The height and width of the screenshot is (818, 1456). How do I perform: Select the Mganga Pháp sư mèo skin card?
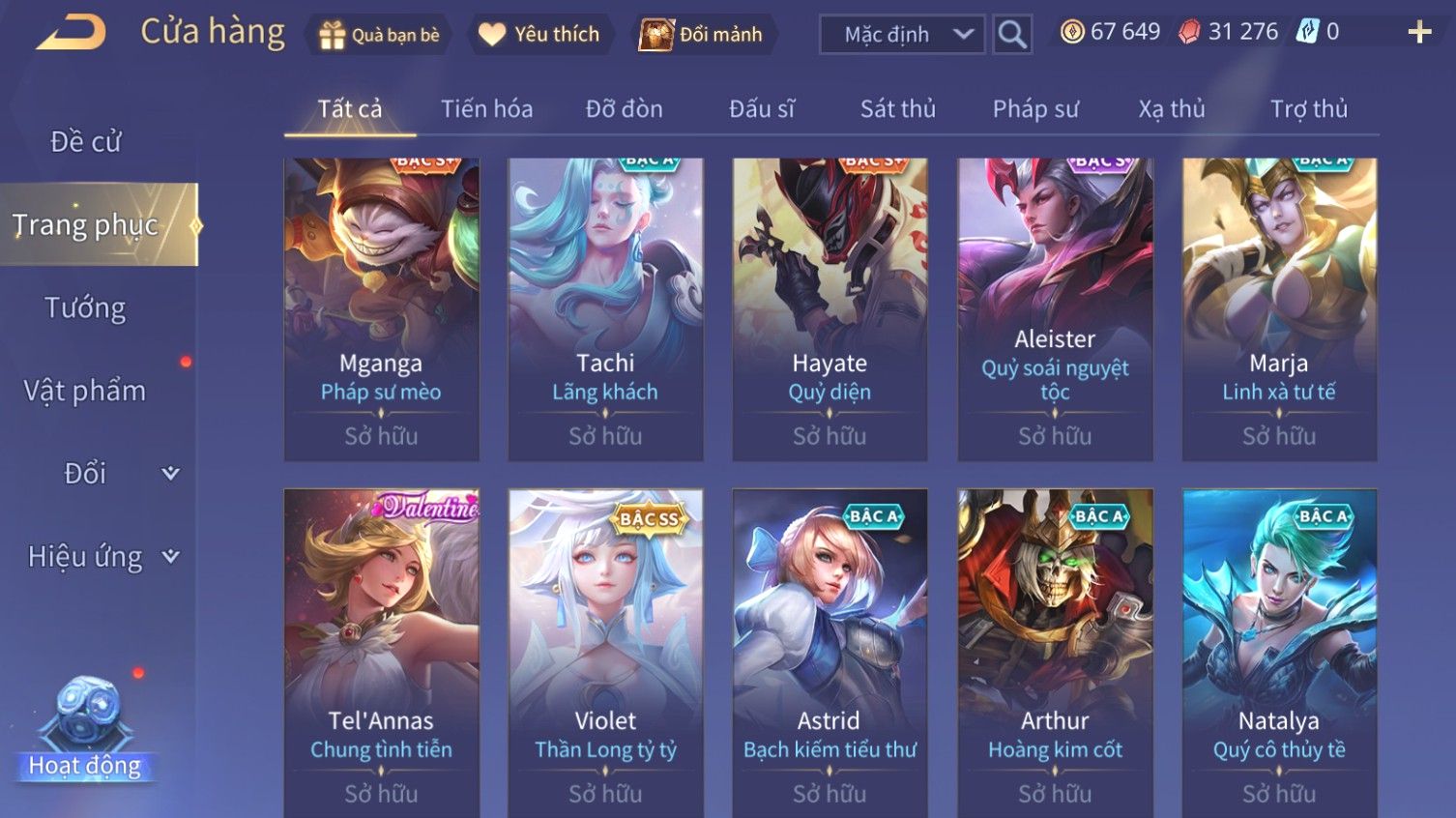click(x=381, y=308)
